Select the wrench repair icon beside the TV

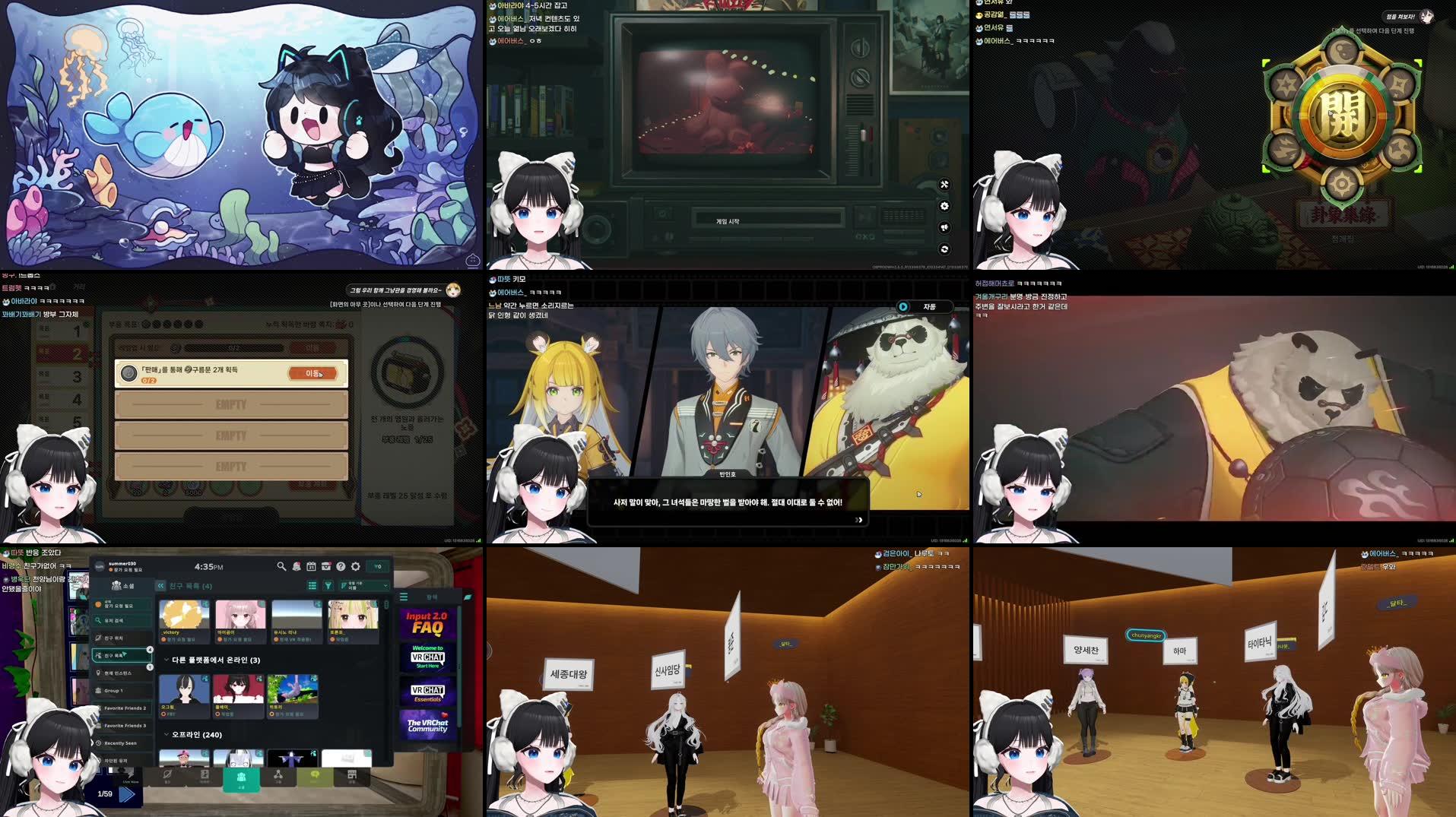pos(944,185)
